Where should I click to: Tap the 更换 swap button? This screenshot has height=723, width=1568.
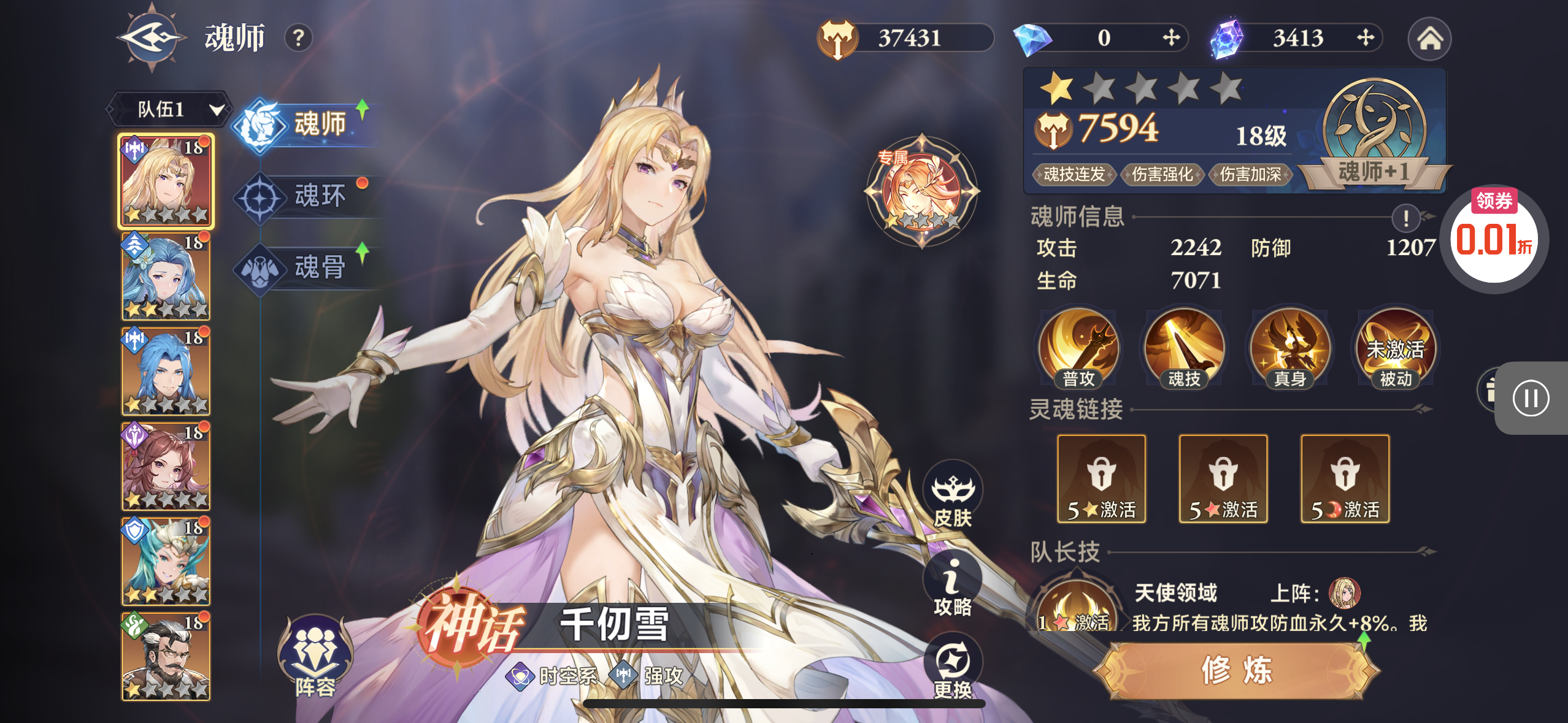(953, 668)
